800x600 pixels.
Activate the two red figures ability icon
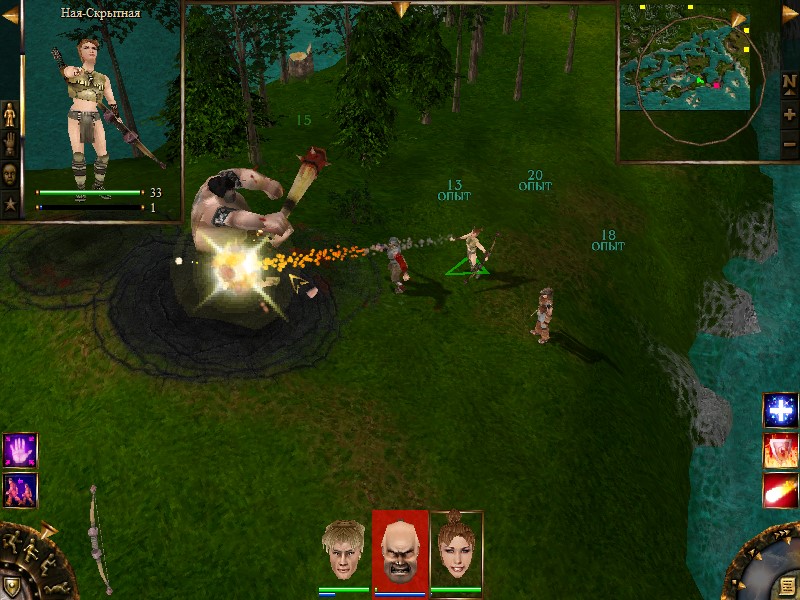click(20, 488)
